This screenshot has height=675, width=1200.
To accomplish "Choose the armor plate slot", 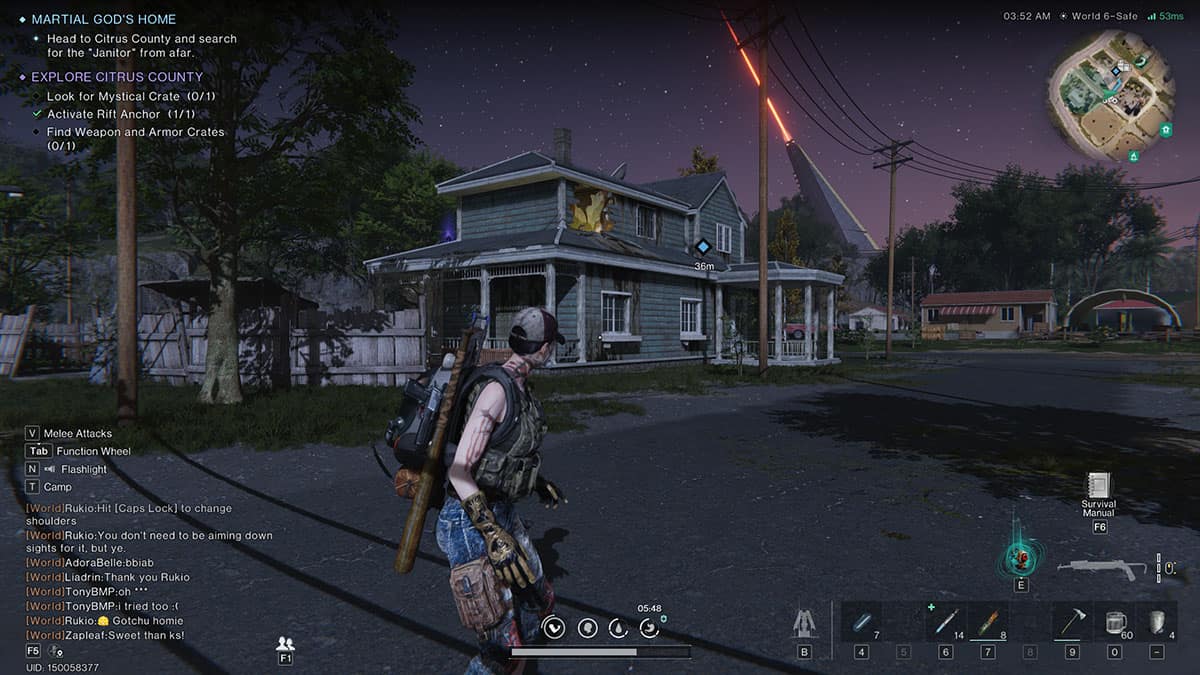I will click(1156, 622).
